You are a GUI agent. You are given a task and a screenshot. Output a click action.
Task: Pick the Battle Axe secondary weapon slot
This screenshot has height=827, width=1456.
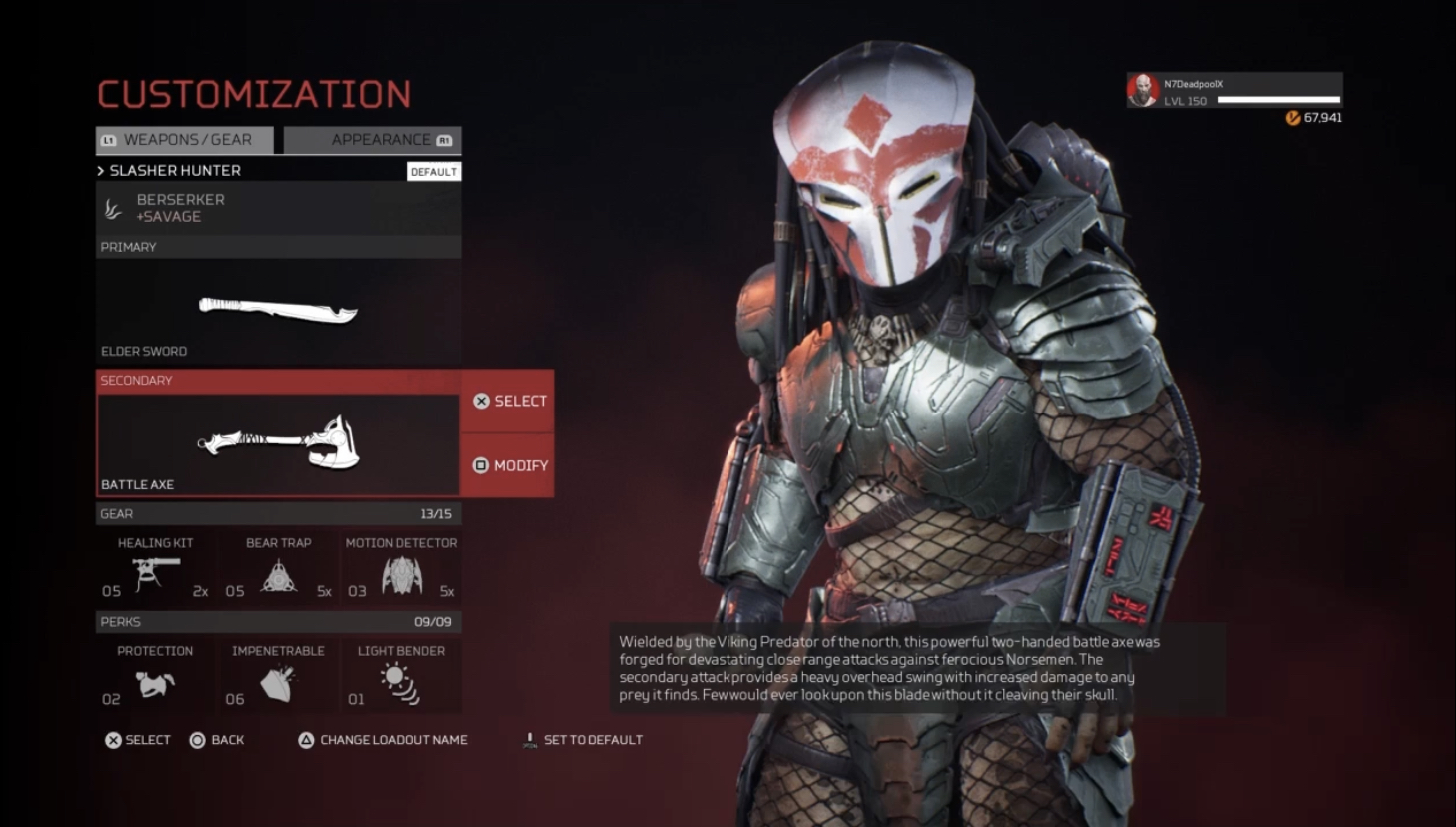[278, 443]
